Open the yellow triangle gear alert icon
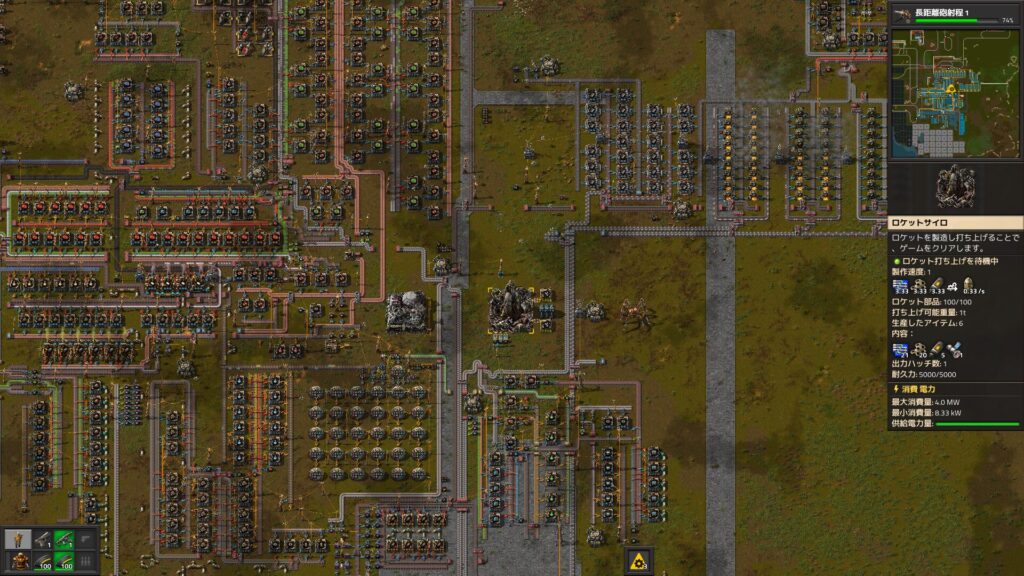1024x576 pixels. (640, 561)
